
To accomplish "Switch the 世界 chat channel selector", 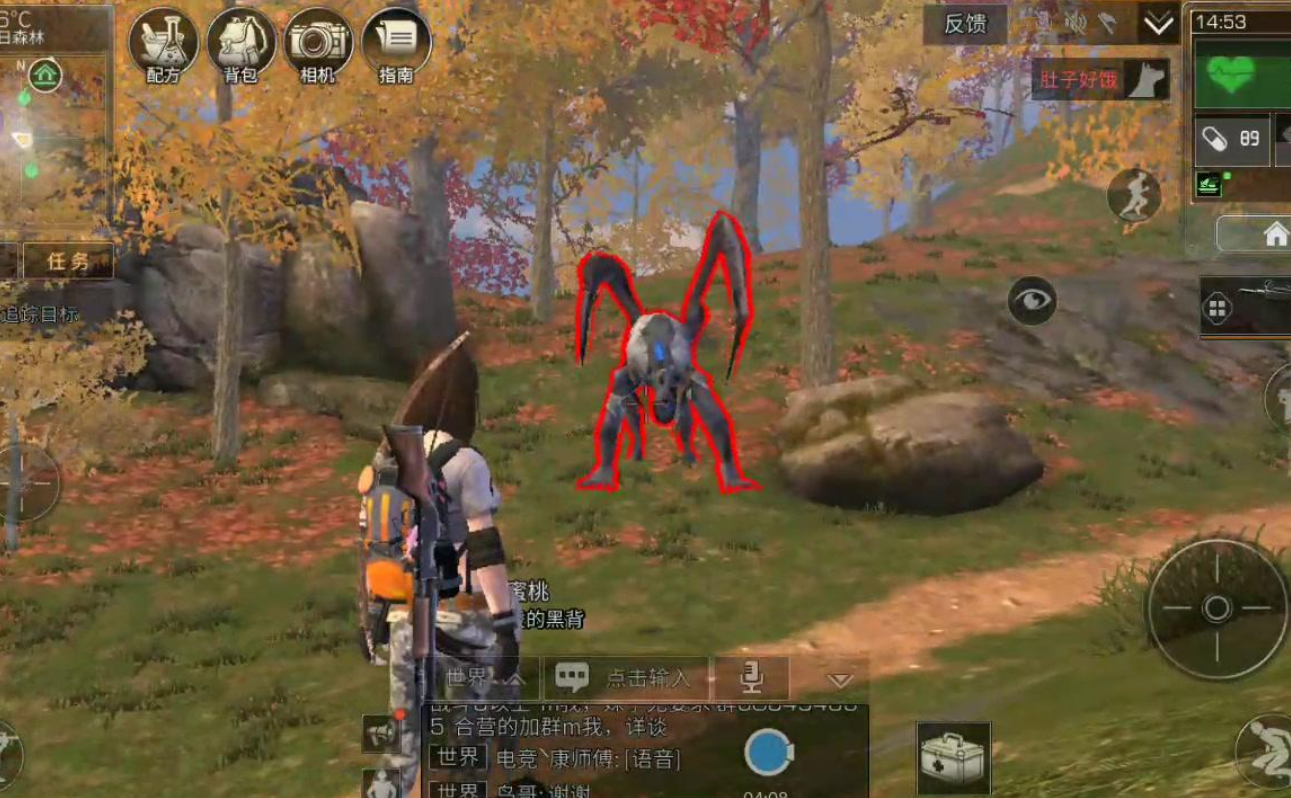I will (484, 679).
